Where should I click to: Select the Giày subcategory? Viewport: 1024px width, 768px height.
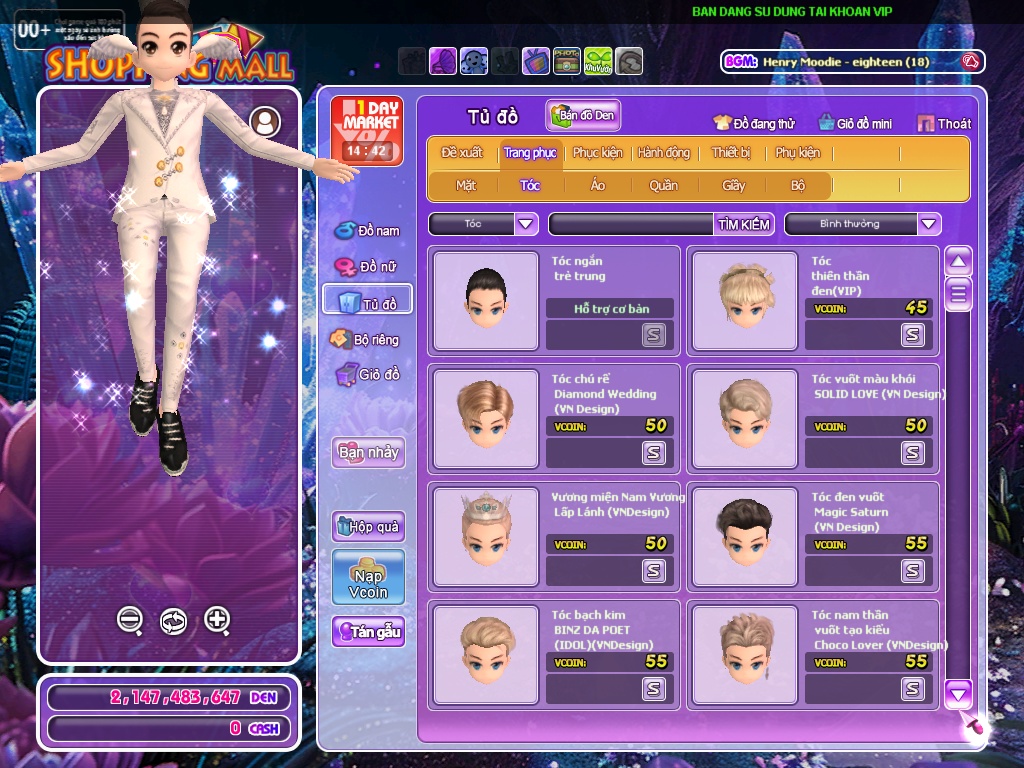coord(734,185)
